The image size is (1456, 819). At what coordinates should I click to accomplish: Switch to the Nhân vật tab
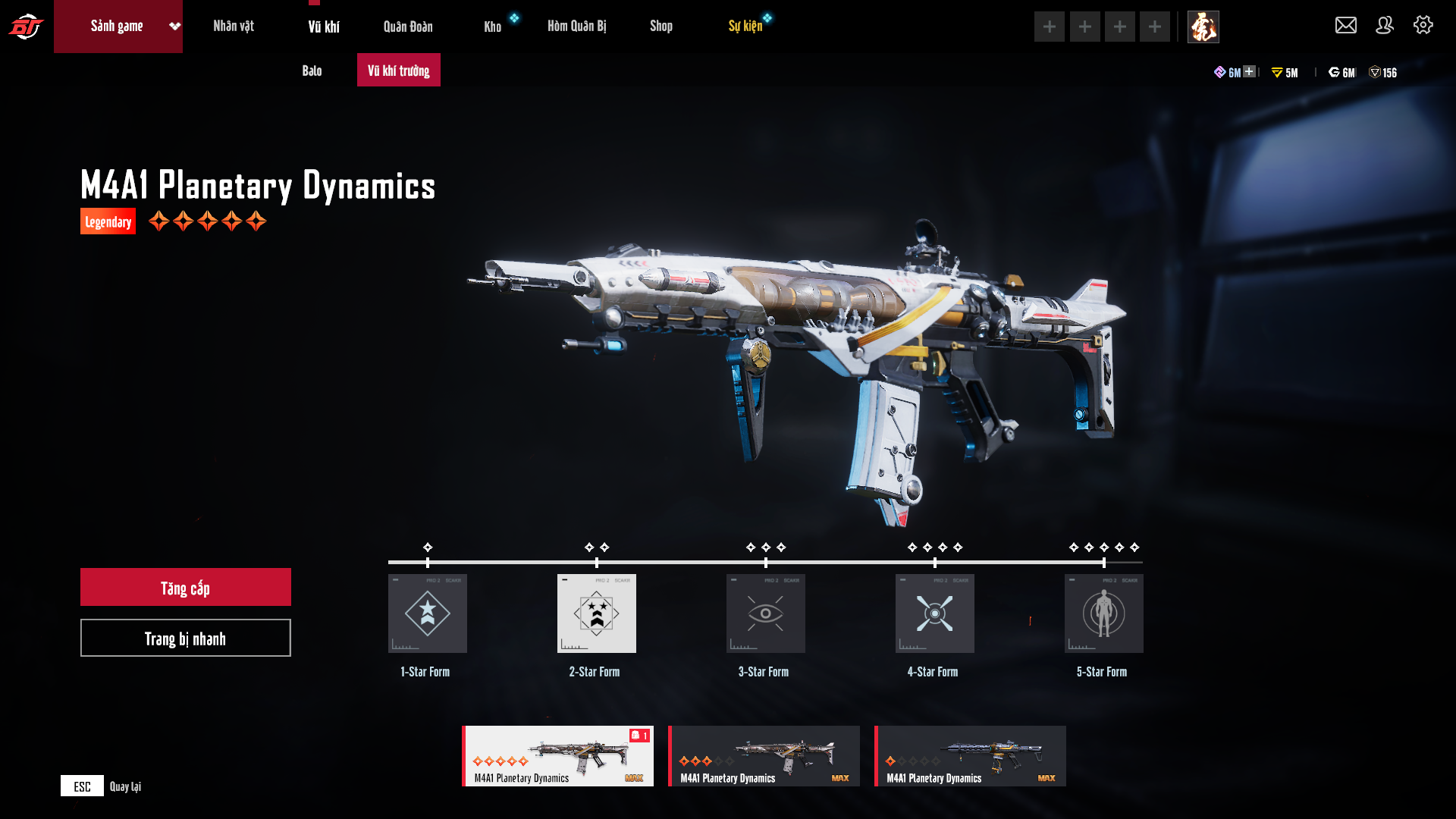234,27
